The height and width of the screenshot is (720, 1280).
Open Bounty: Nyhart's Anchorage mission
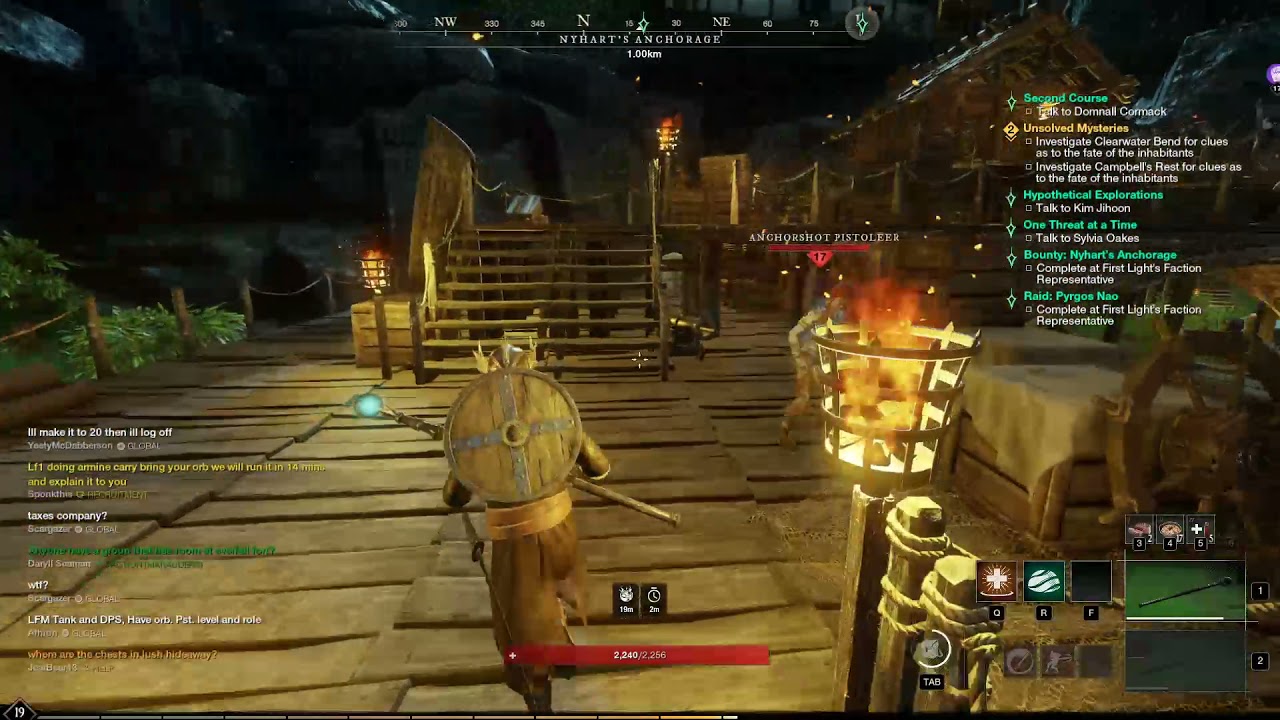1099,255
